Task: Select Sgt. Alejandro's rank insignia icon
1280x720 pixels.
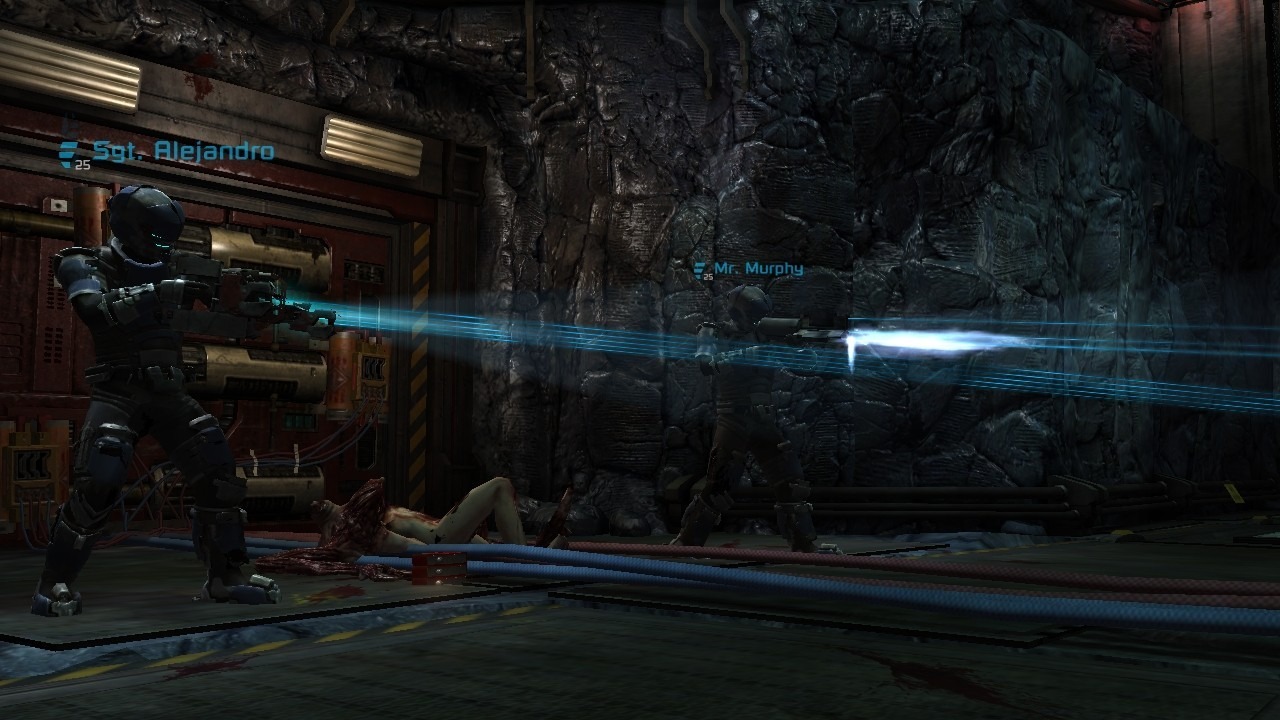Action: [x=67, y=152]
